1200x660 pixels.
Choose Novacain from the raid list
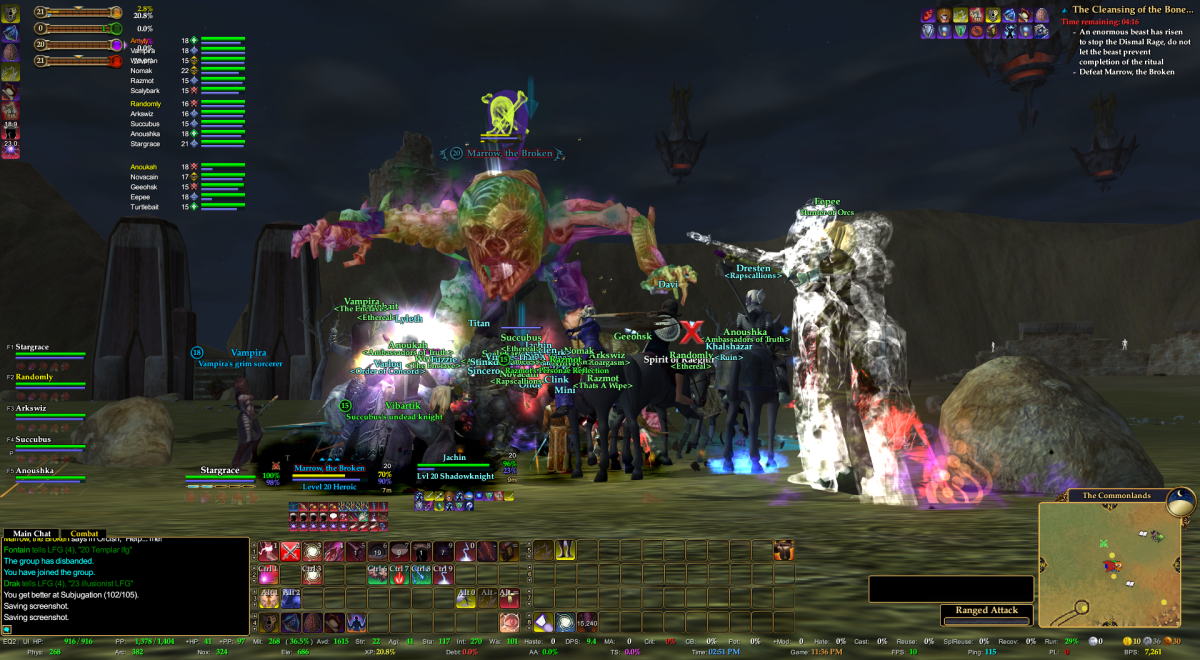144,177
